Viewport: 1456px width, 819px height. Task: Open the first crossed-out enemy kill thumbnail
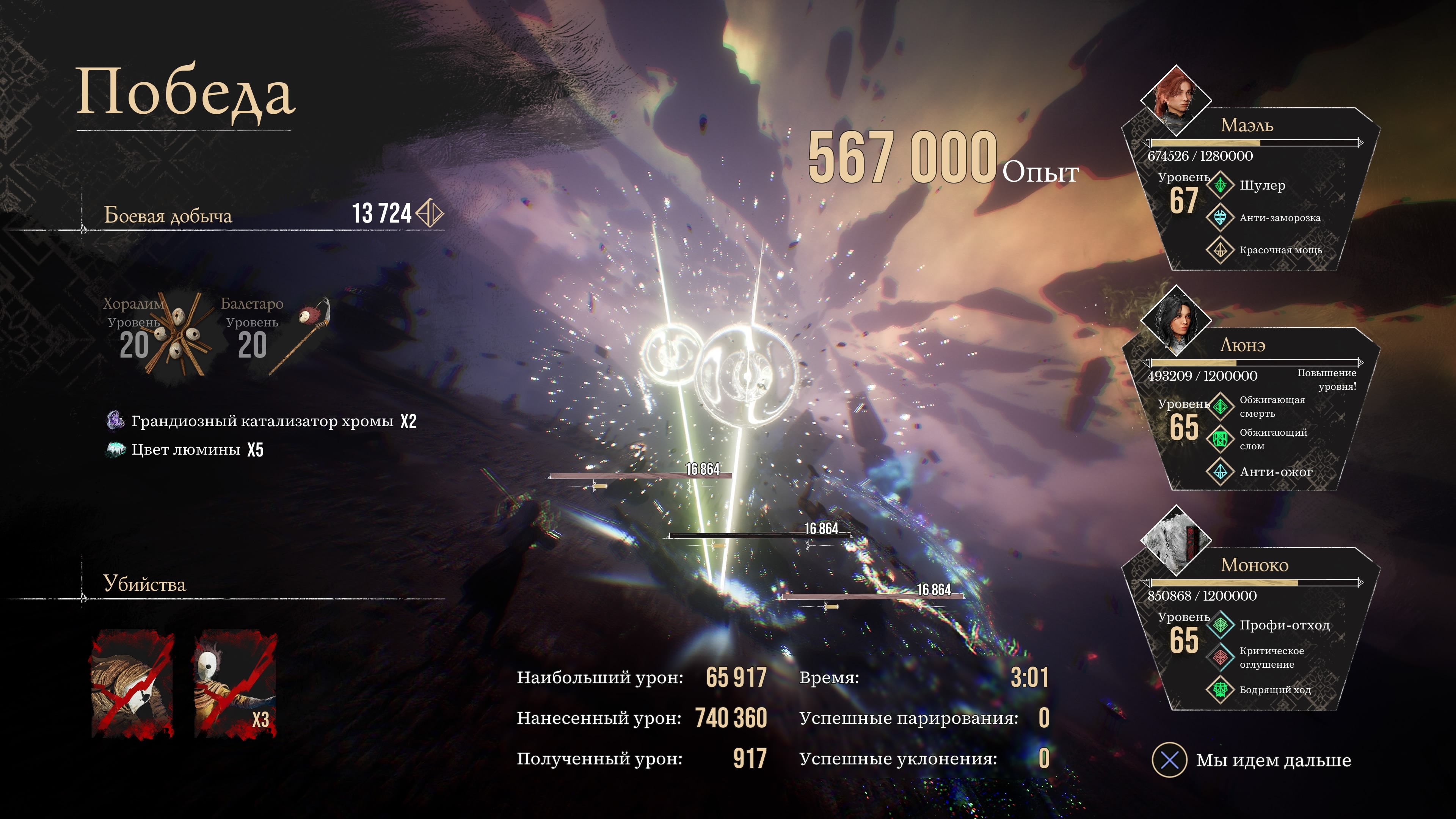[x=133, y=684]
